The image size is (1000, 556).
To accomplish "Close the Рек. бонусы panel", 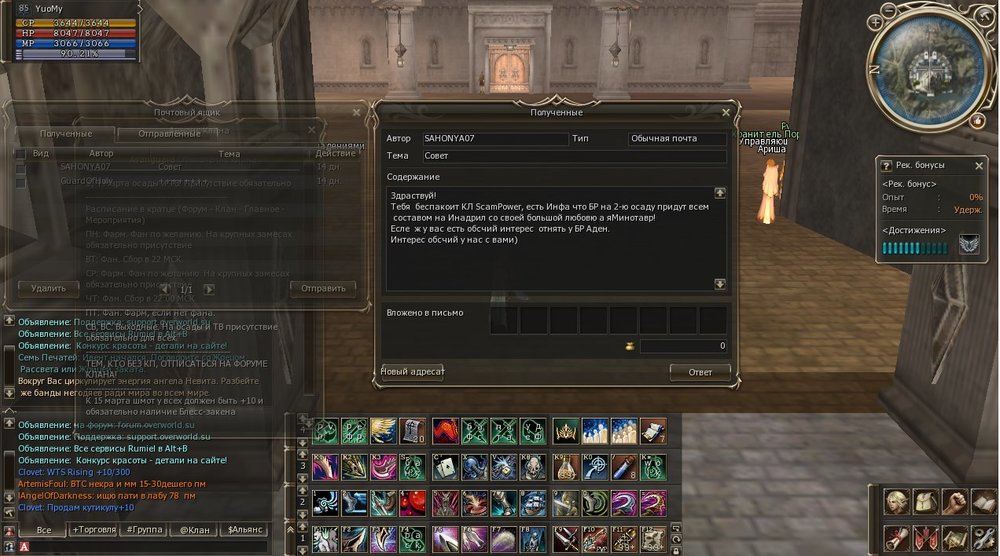I will 979,165.
